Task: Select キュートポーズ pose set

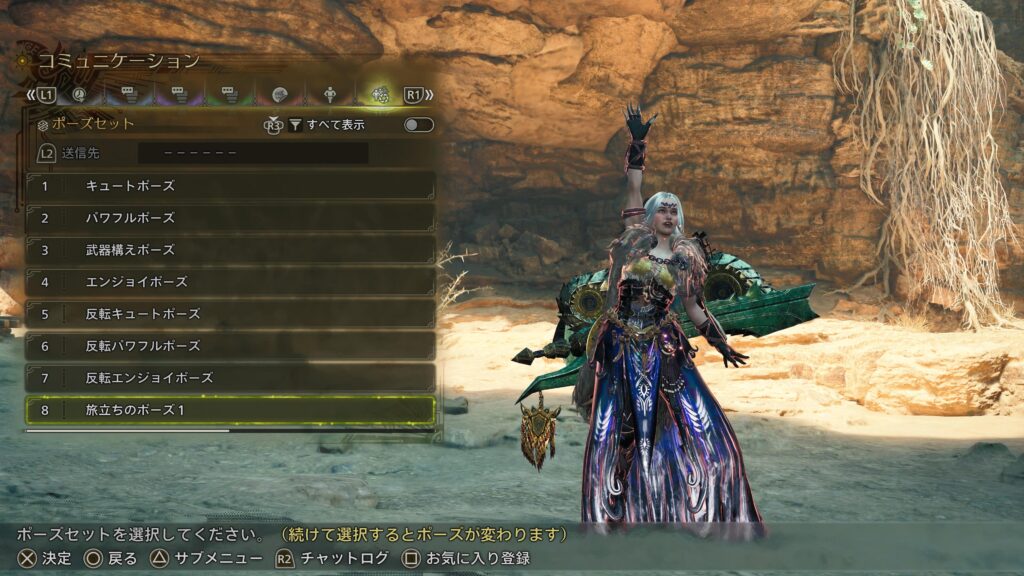Action: [x=230, y=185]
